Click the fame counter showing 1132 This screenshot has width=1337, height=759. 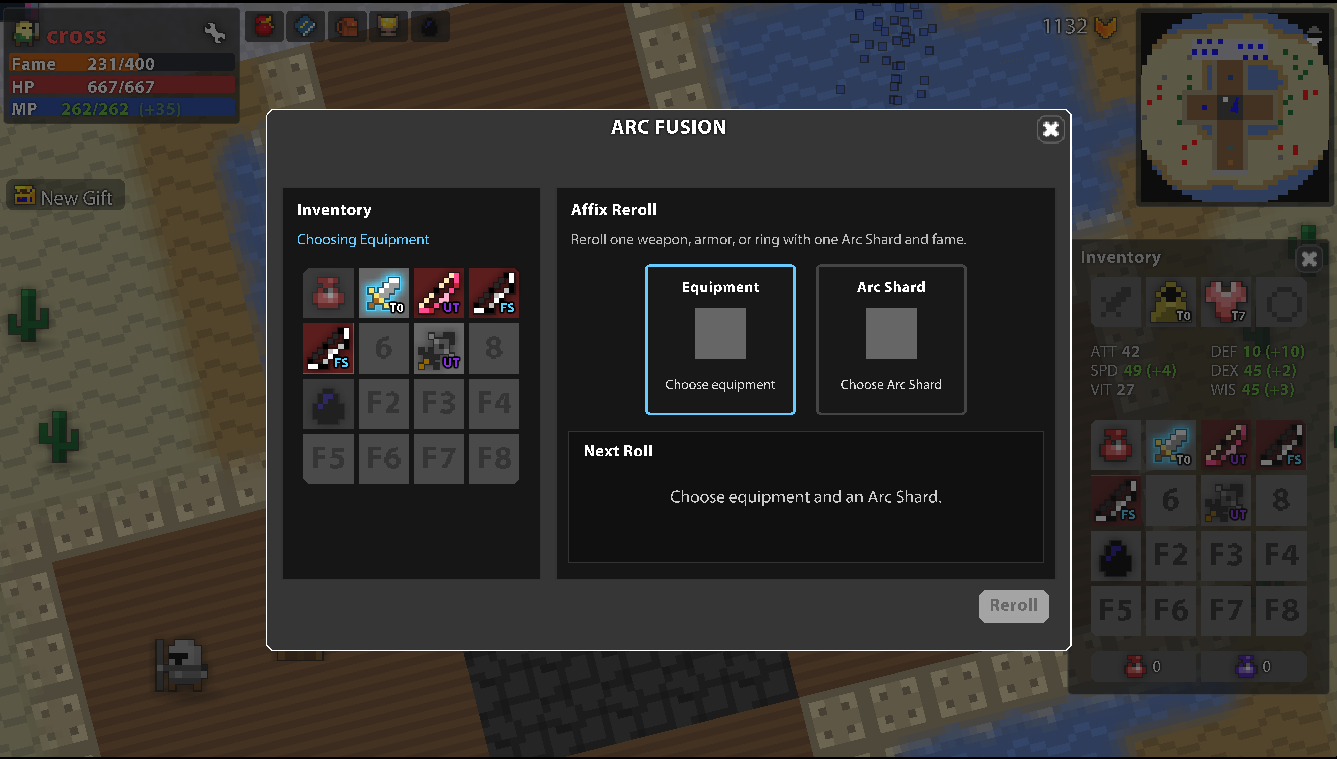coord(1065,27)
